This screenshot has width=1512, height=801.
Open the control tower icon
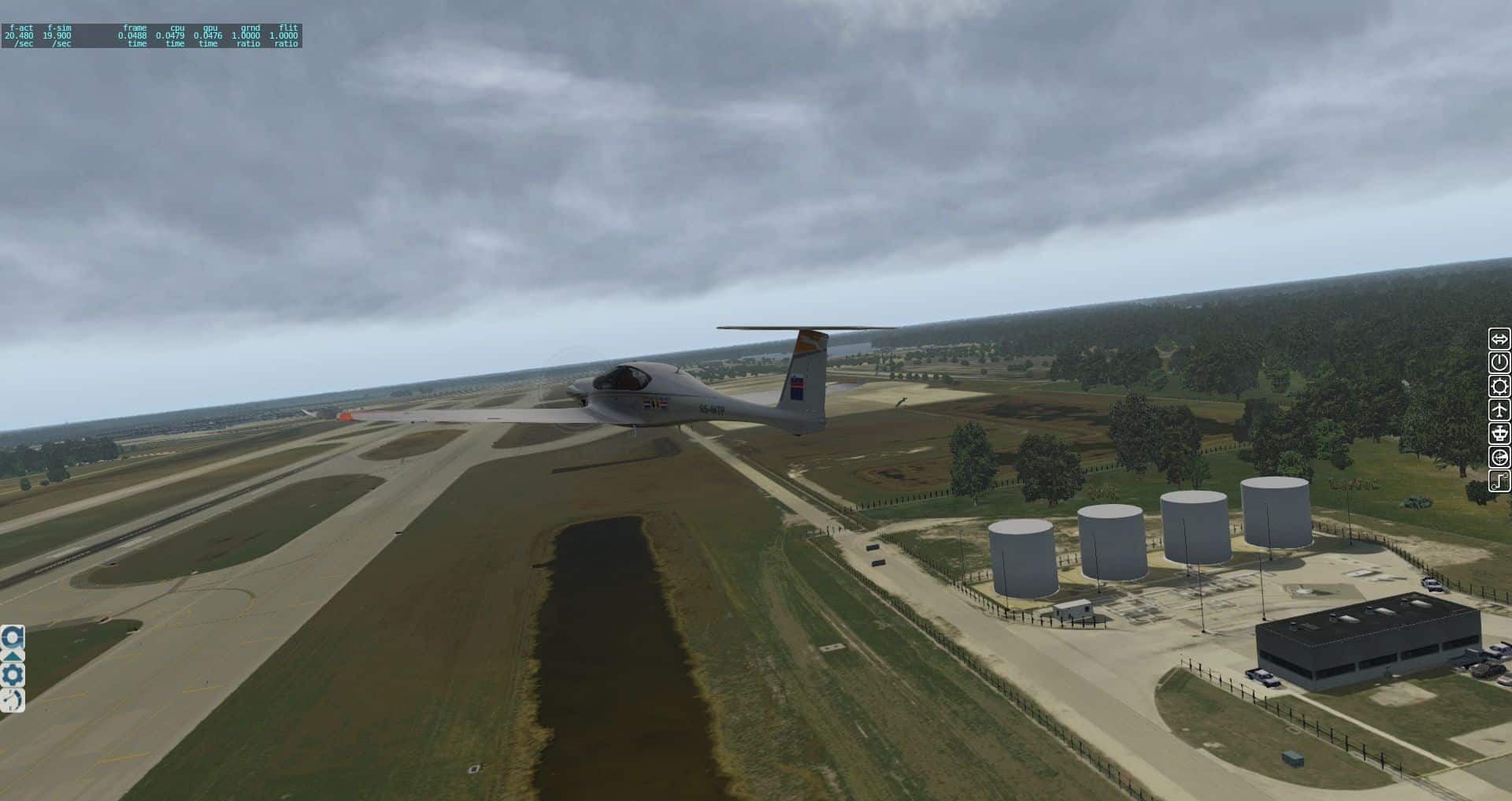[1499, 433]
